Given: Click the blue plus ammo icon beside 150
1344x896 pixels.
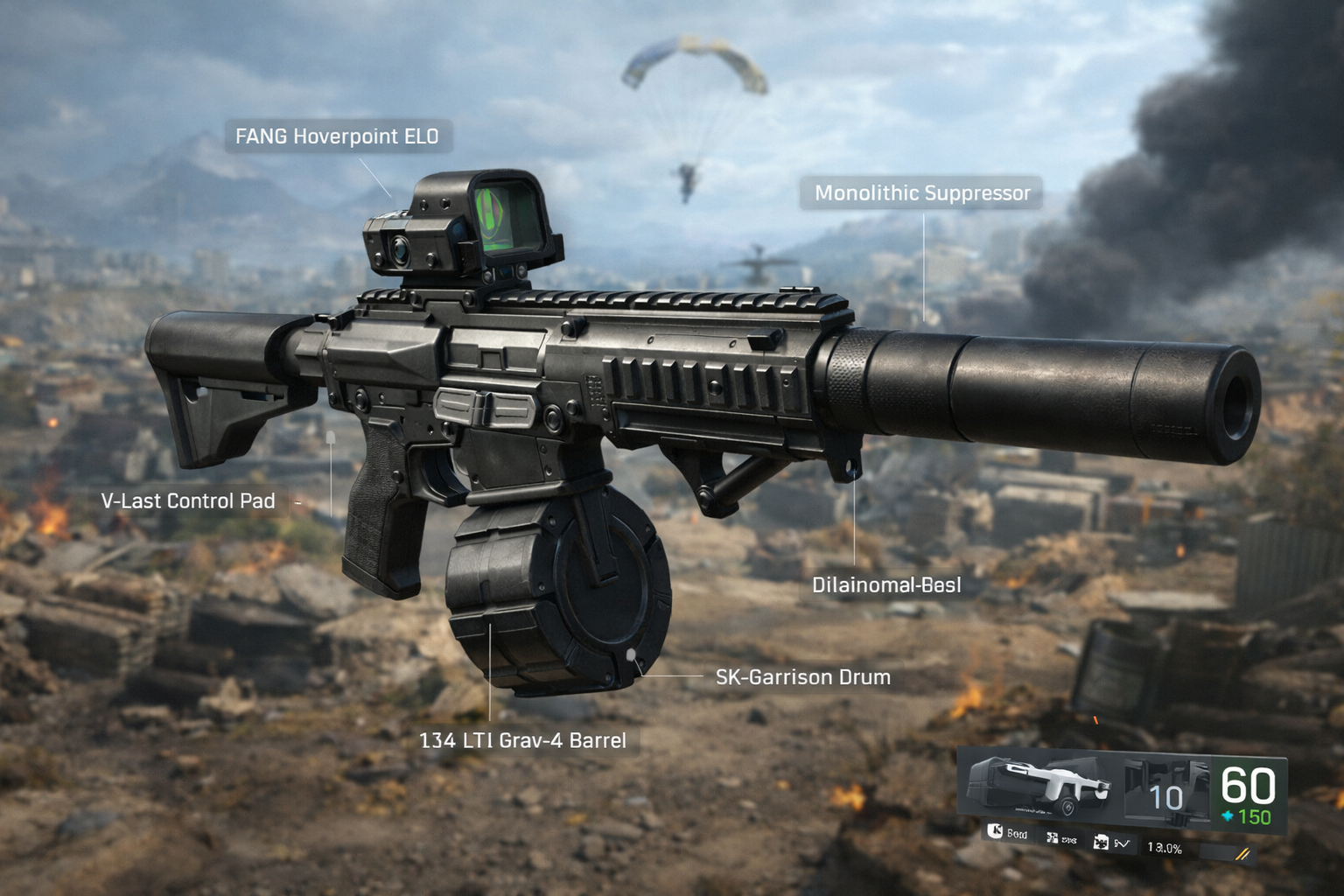Looking at the screenshot, I should click(x=1228, y=815).
